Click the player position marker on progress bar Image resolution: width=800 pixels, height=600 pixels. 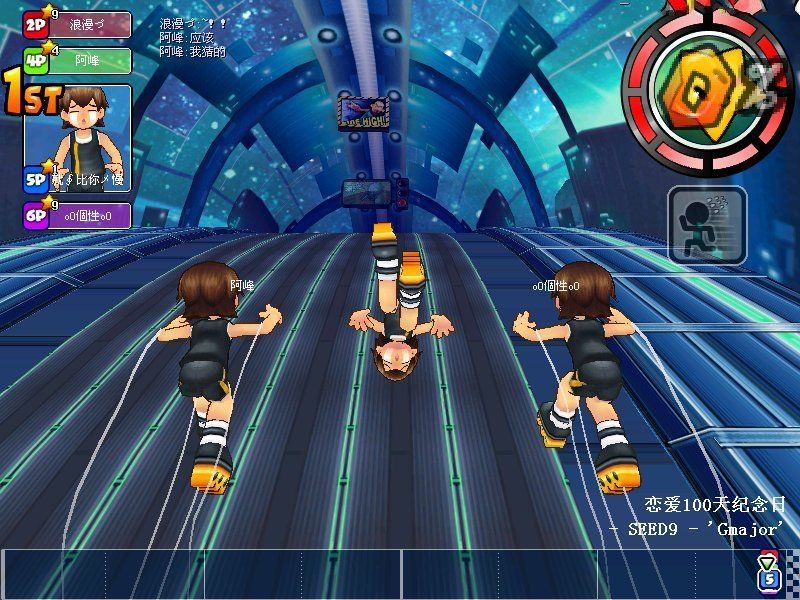click(x=767, y=572)
